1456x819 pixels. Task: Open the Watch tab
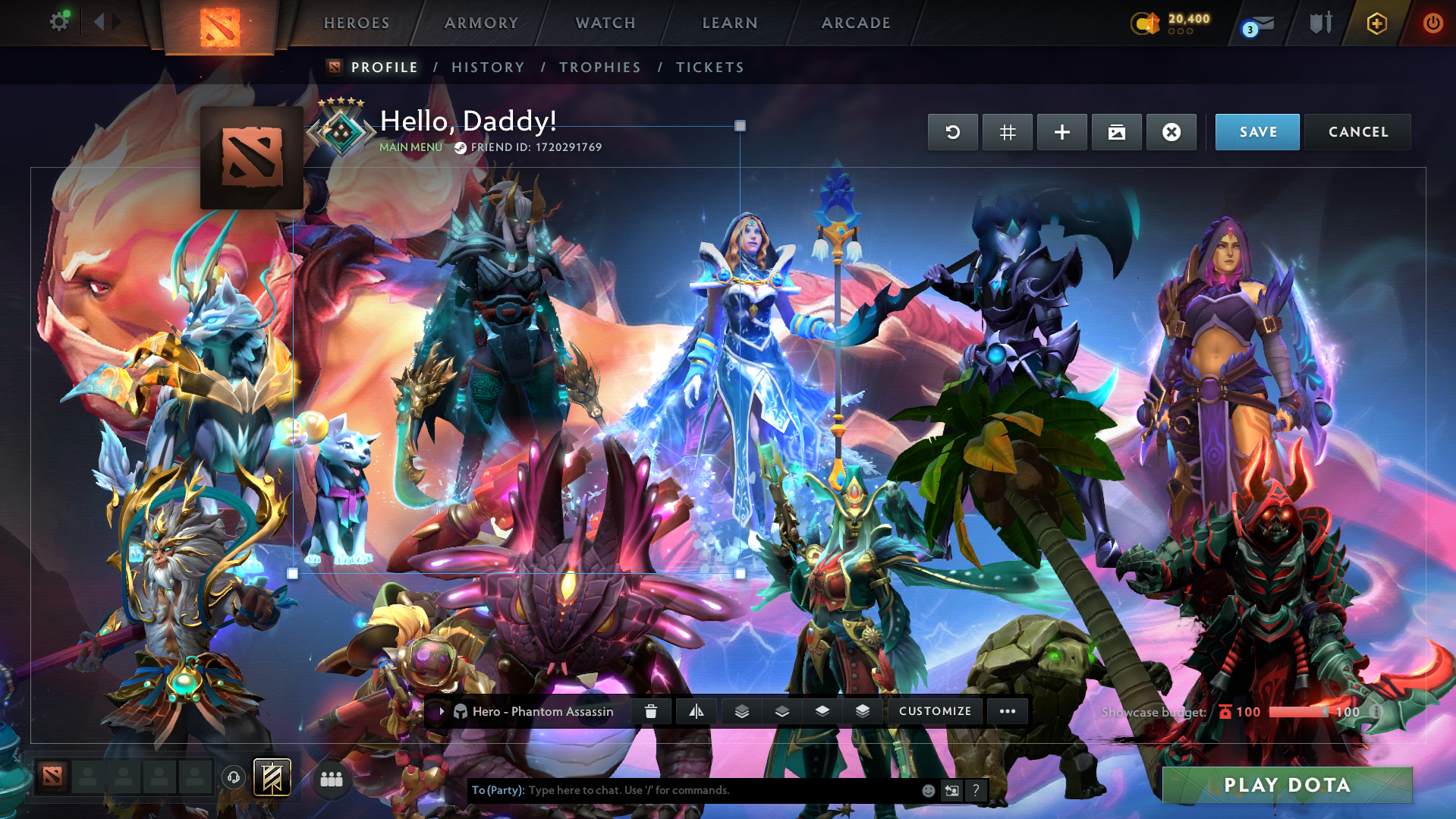click(x=605, y=23)
